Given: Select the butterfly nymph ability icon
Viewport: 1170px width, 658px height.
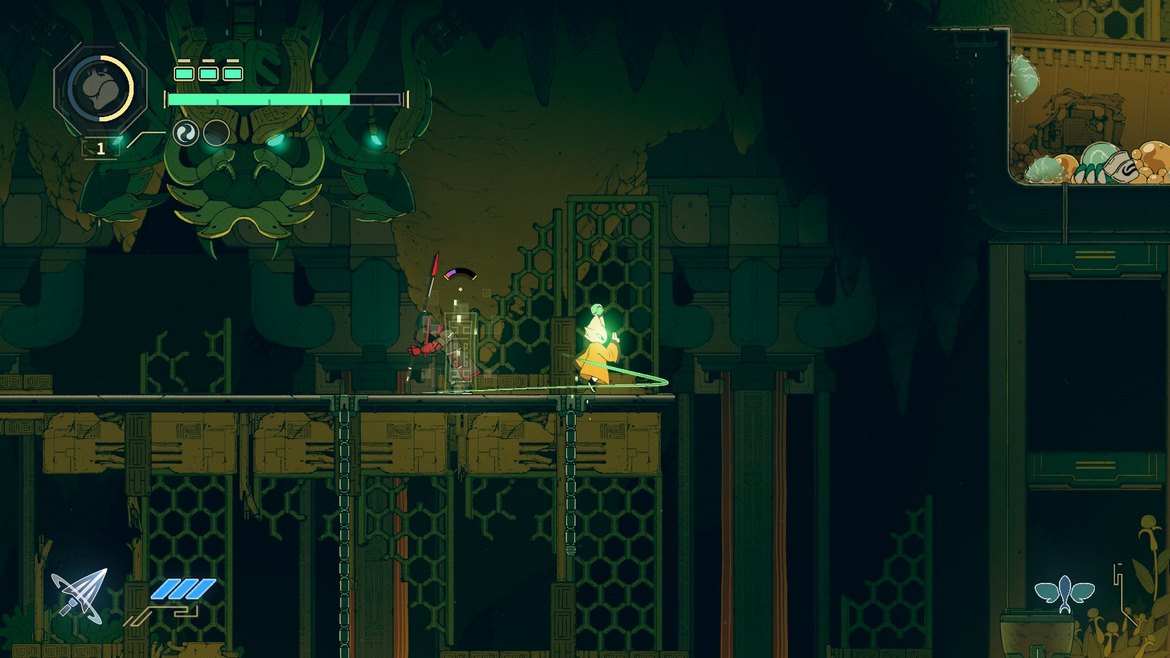Looking at the screenshot, I should (x=1064, y=592).
